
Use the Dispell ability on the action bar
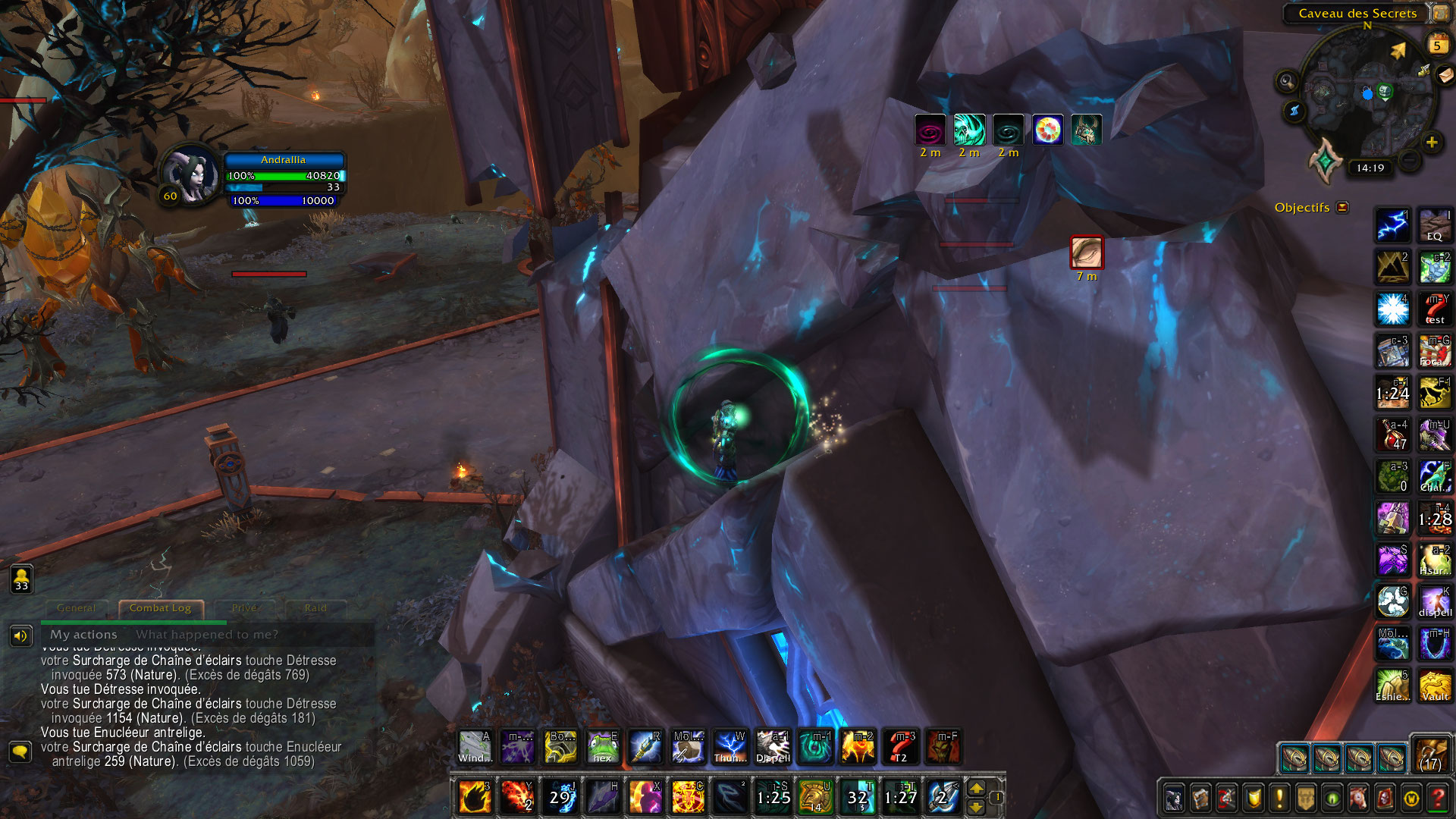pos(773,747)
